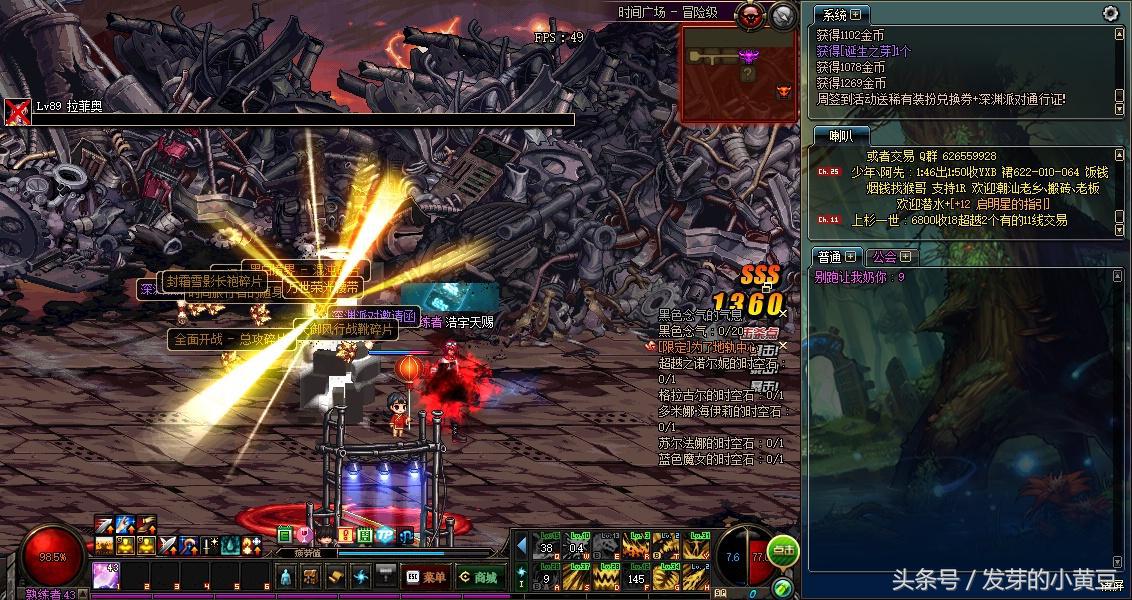This screenshot has width=1132, height=600.
Task: Click the green 点击 round button
Action: point(784,548)
